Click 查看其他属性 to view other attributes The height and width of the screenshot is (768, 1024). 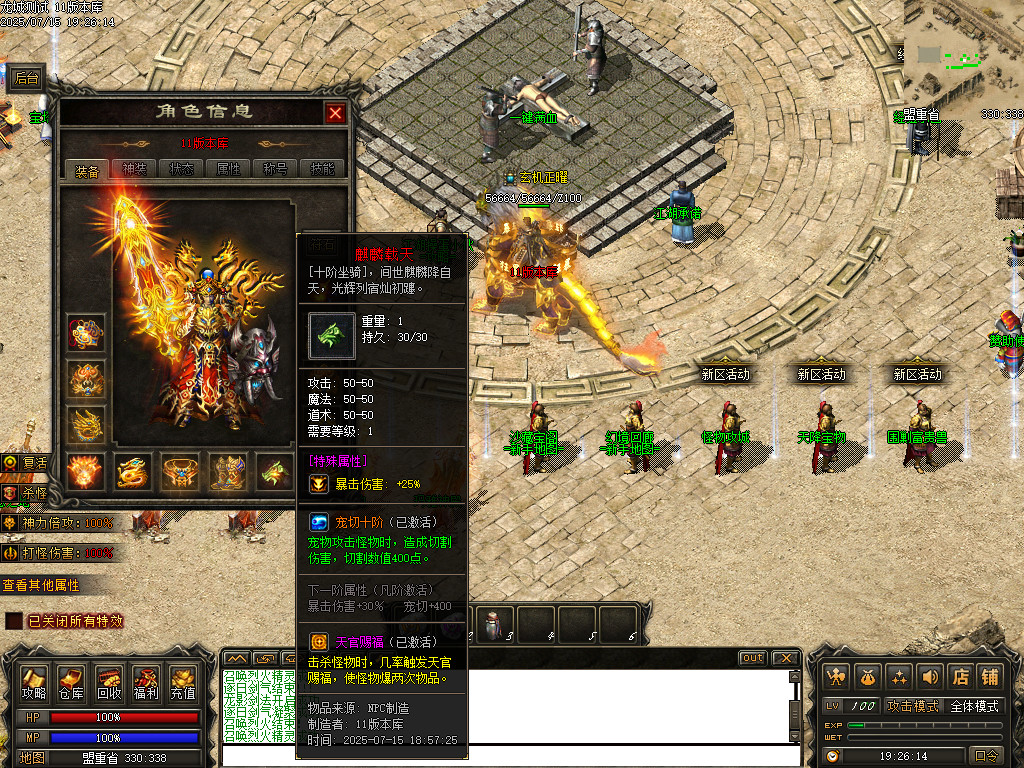(41, 585)
